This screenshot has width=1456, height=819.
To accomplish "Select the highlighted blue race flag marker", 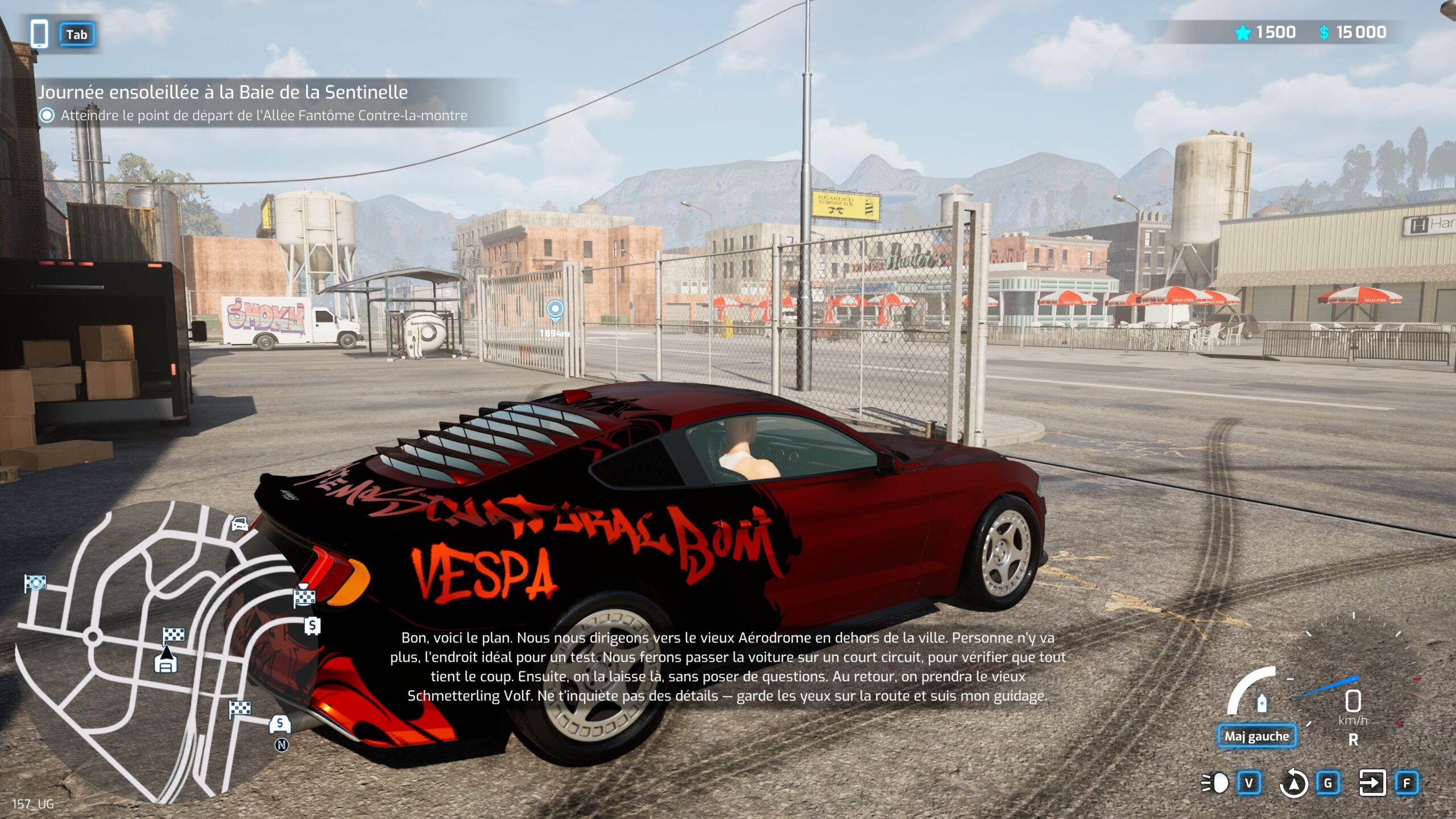I will pyautogui.click(x=35, y=583).
